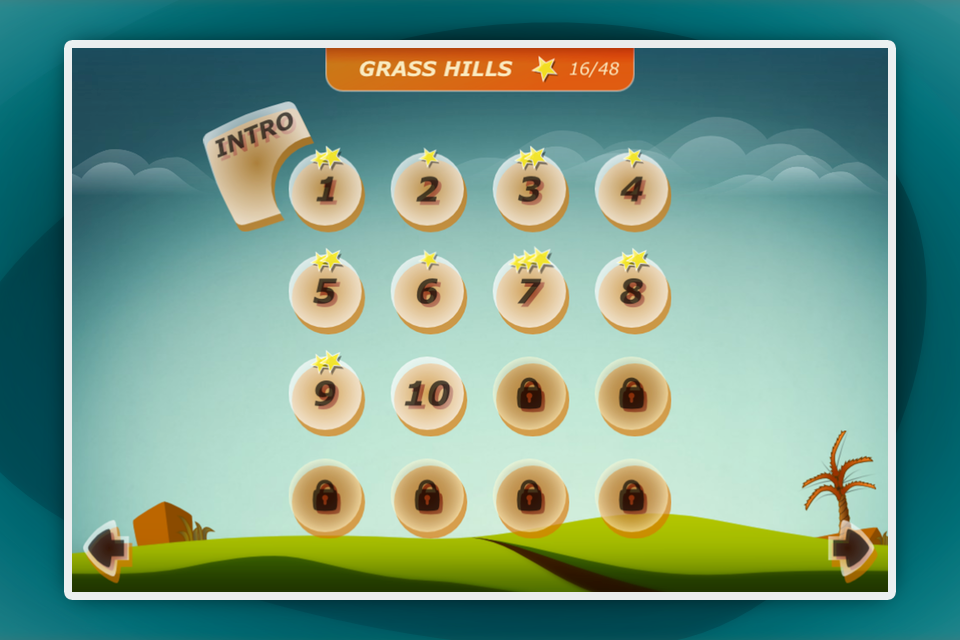Launch level 8
Viewport: 960px width, 640px height.
632,292
